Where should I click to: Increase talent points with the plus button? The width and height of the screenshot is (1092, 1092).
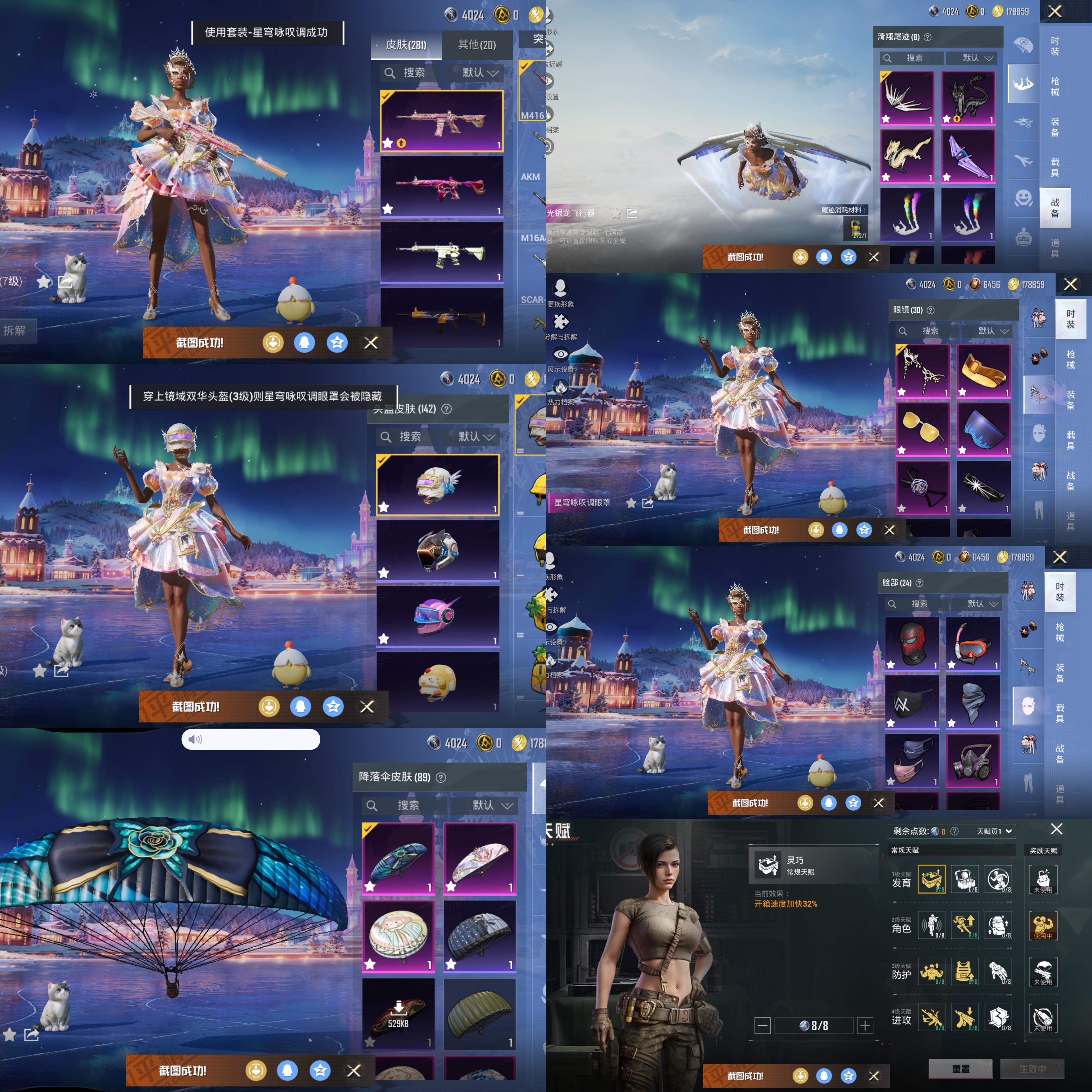(865, 1025)
